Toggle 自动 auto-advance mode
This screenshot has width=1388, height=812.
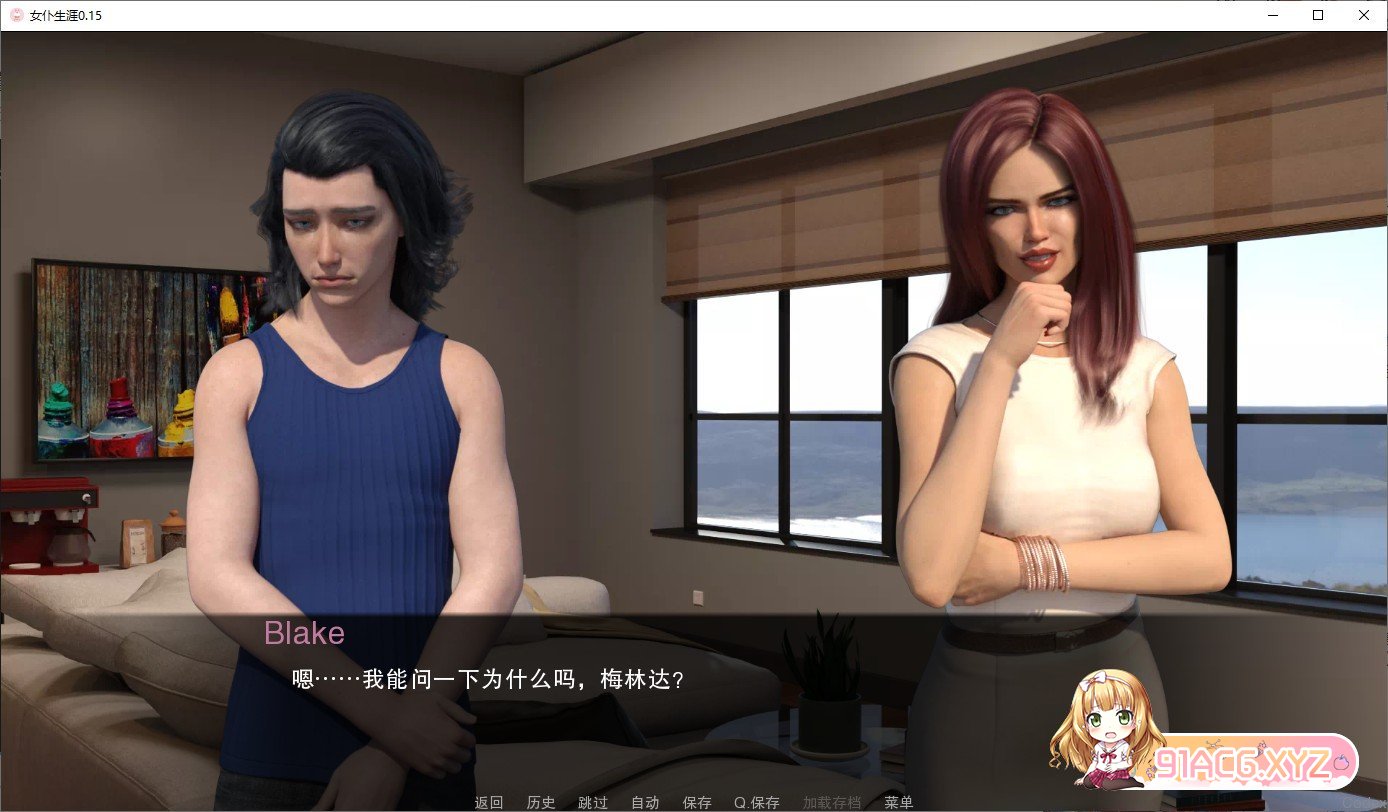click(645, 802)
